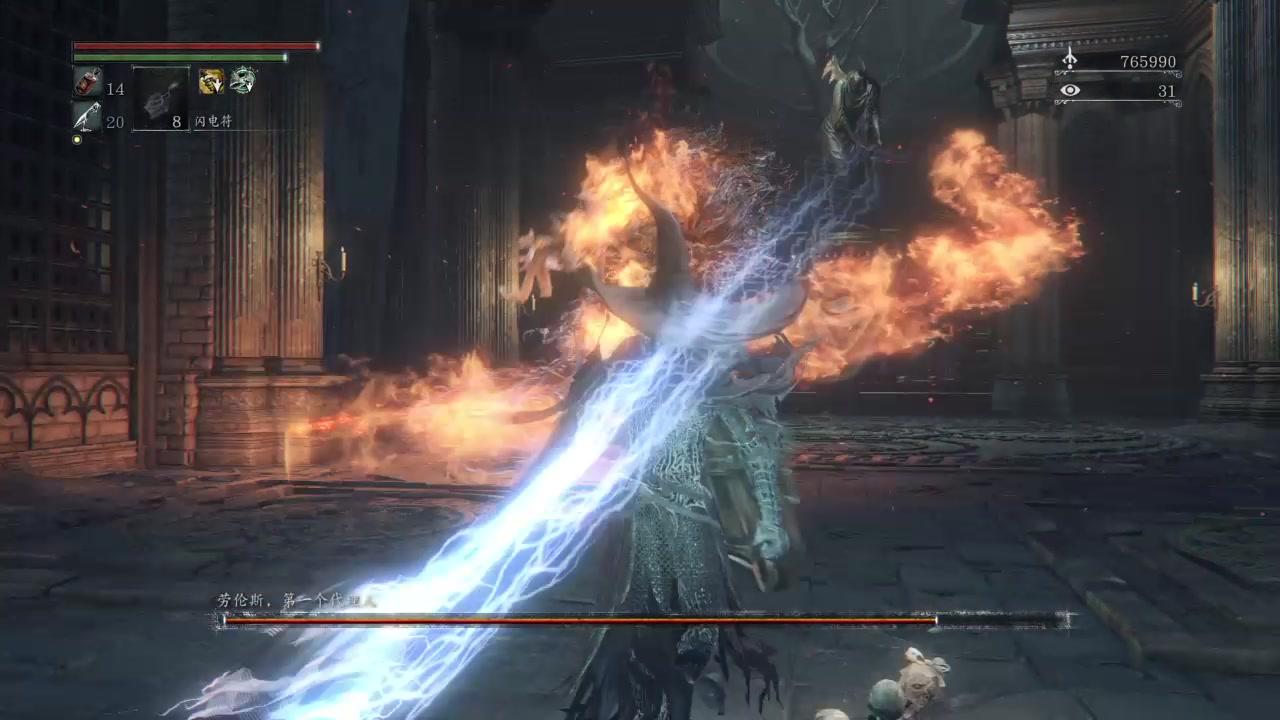Inspect the pale green status debuff icon
Image resolution: width=1280 pixels, height=720 pixels.
click(242, 81)
